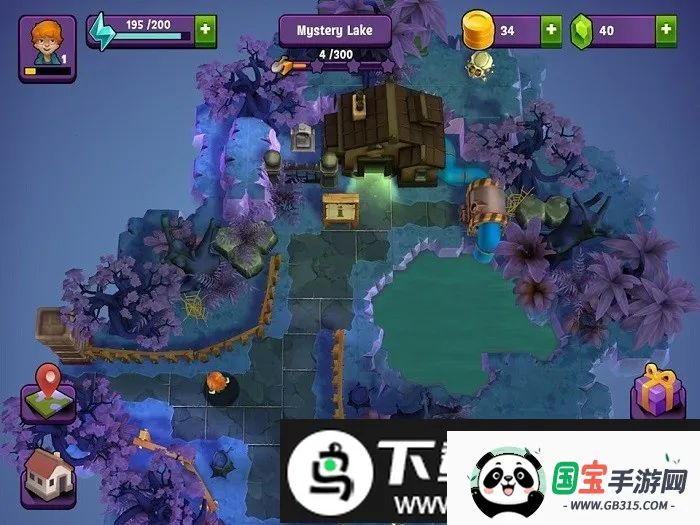The height and width of the screenshot is (525, 700).
Task: Open the map with the location pin icon
Action: click(46, 392)
